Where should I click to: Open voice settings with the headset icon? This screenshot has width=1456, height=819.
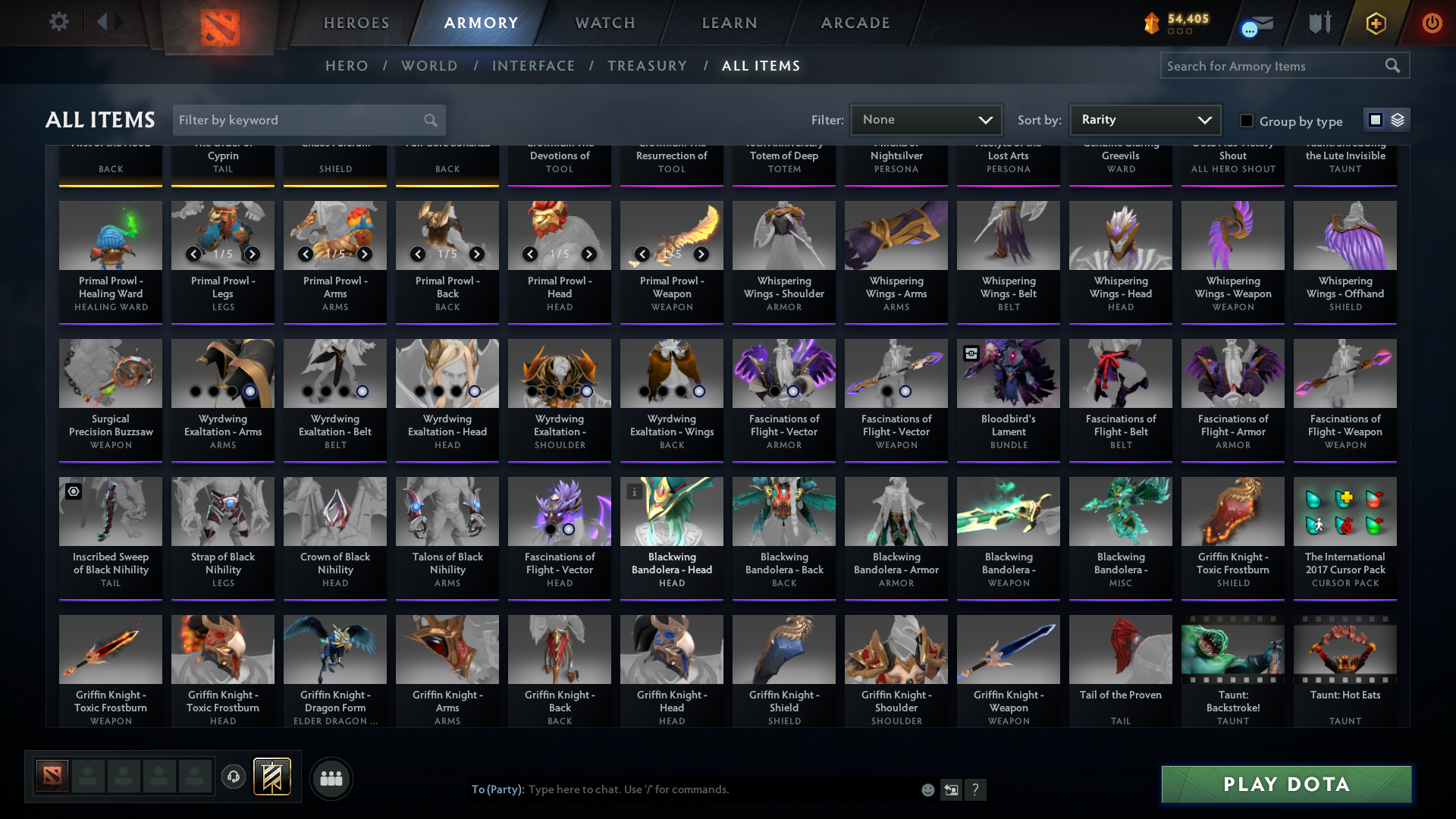(234, 777)
